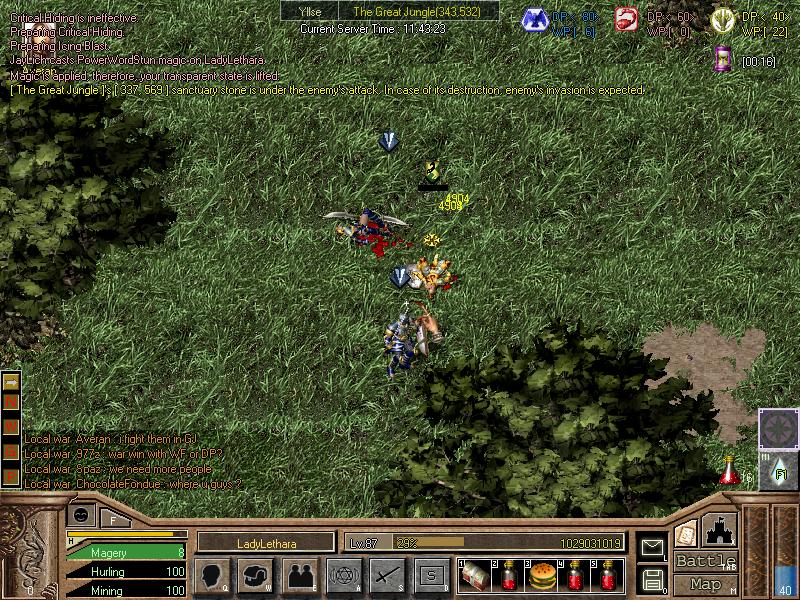Image resolution: width=800 pixels, height=600 pixels.
Task: Open the party two-figures button
Action: 299,575
